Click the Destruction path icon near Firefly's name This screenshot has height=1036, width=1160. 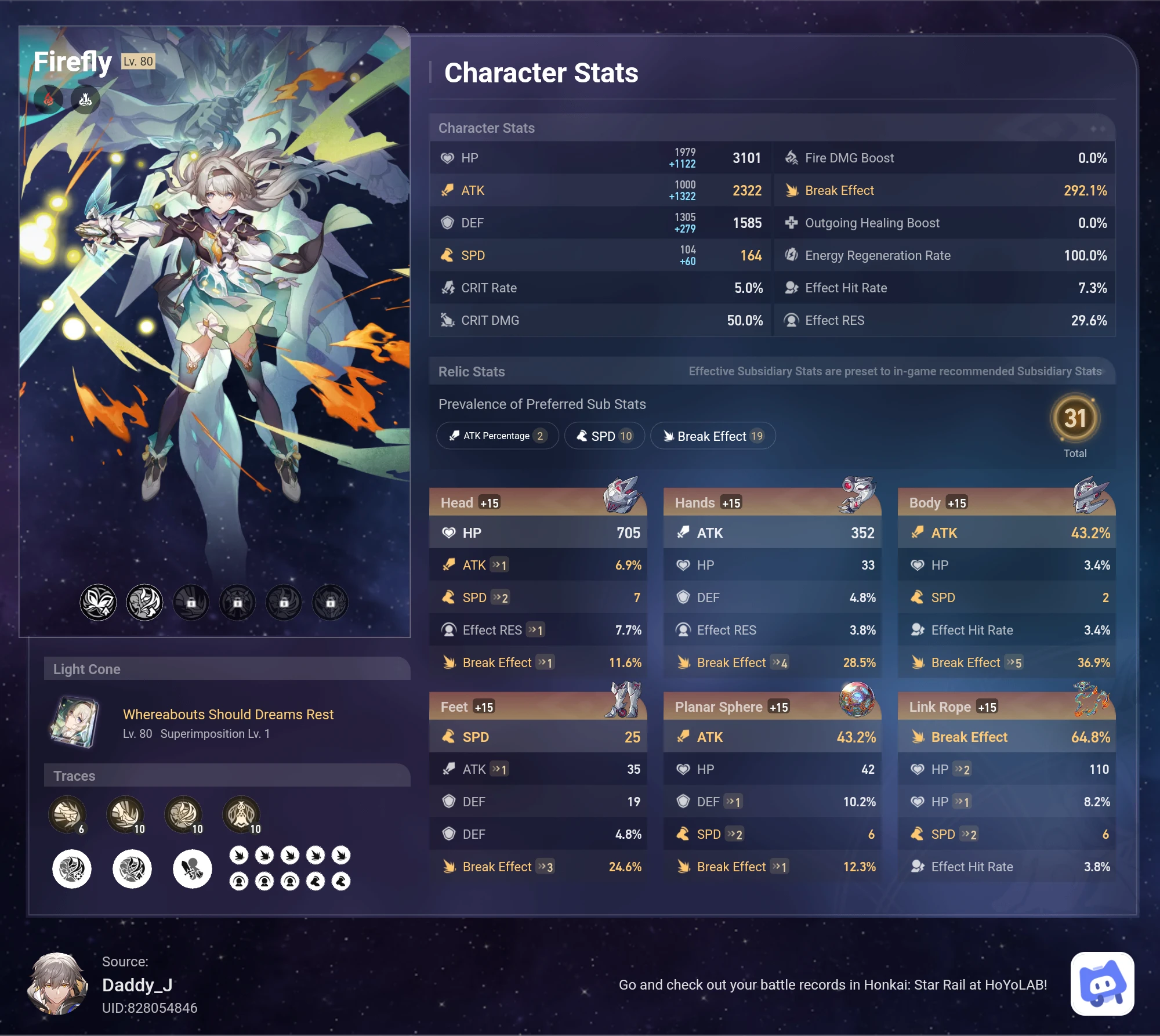point(85,99)
